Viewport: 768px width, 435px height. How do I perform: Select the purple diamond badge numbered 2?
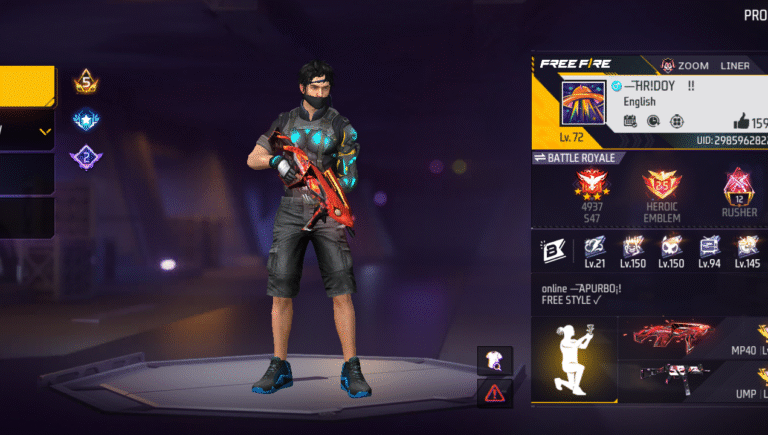tap(85, 158)
